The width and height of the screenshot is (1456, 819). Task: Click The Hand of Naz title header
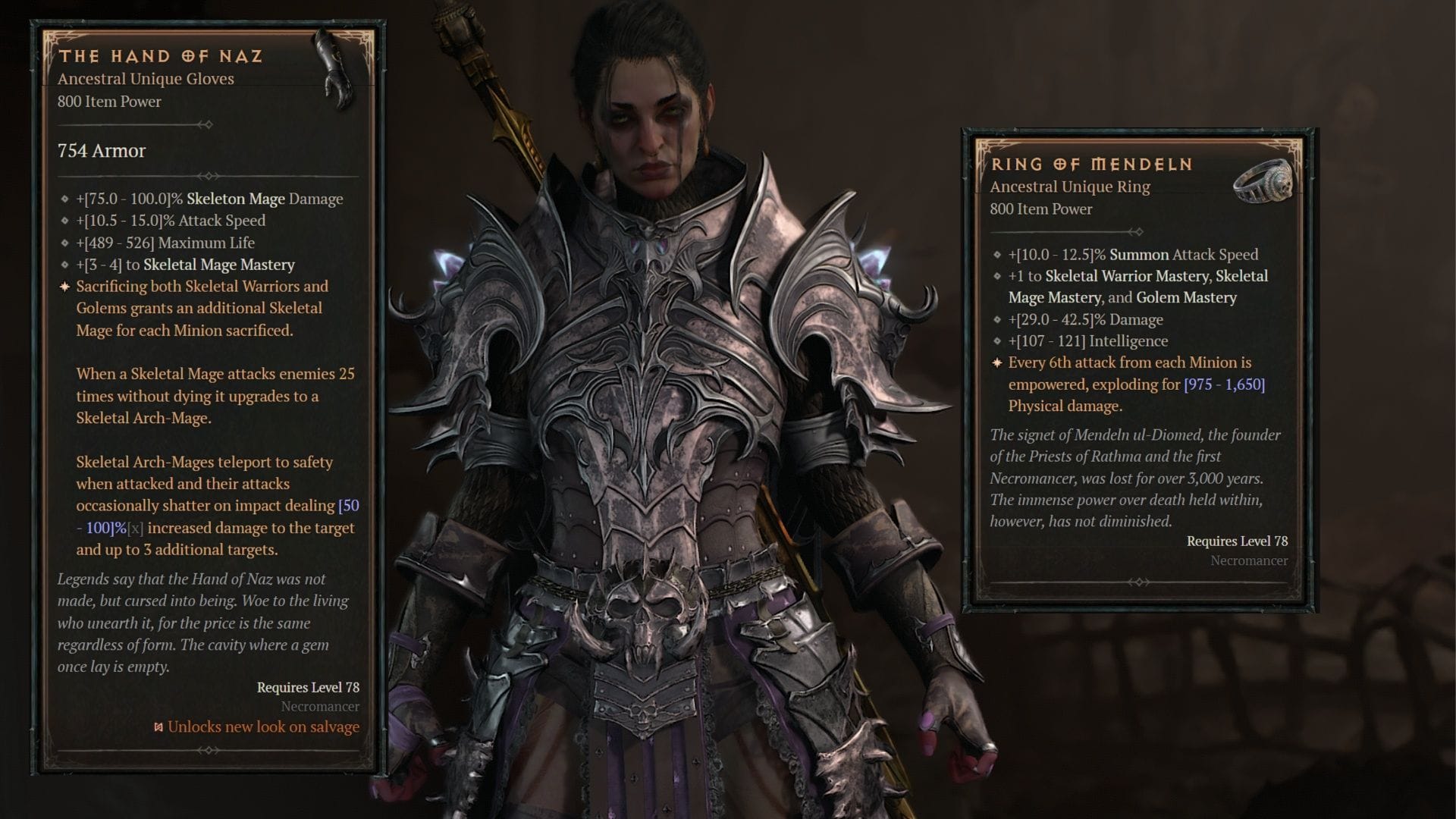[x=163, y=55]
